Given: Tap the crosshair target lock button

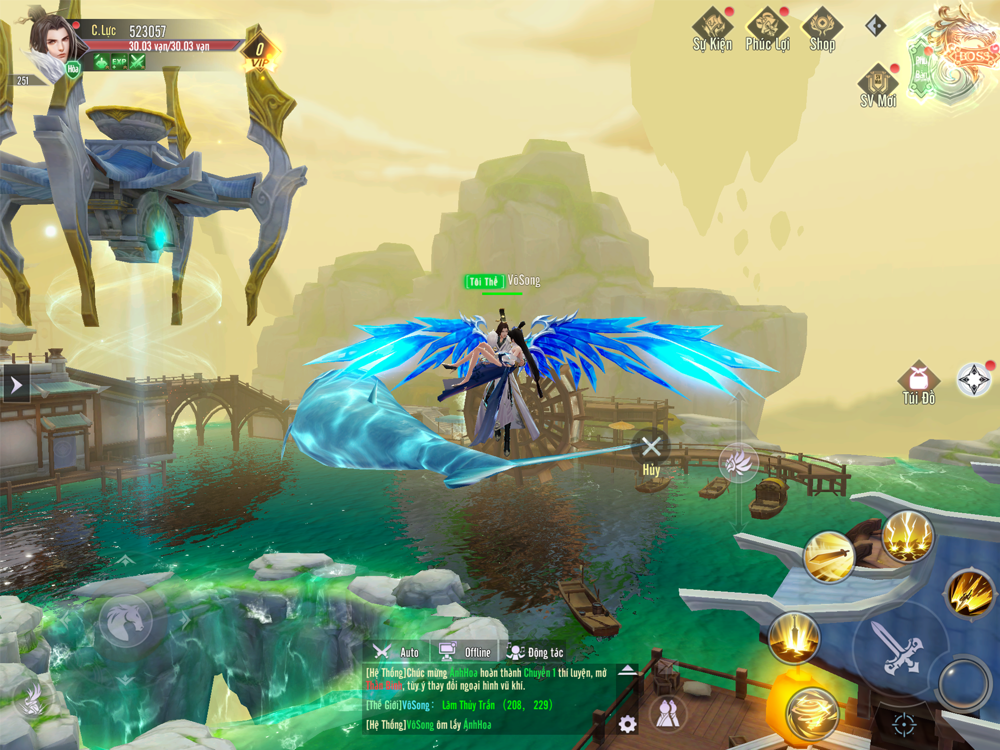Looking at the screenshot, I should click(x=903, y=724).
